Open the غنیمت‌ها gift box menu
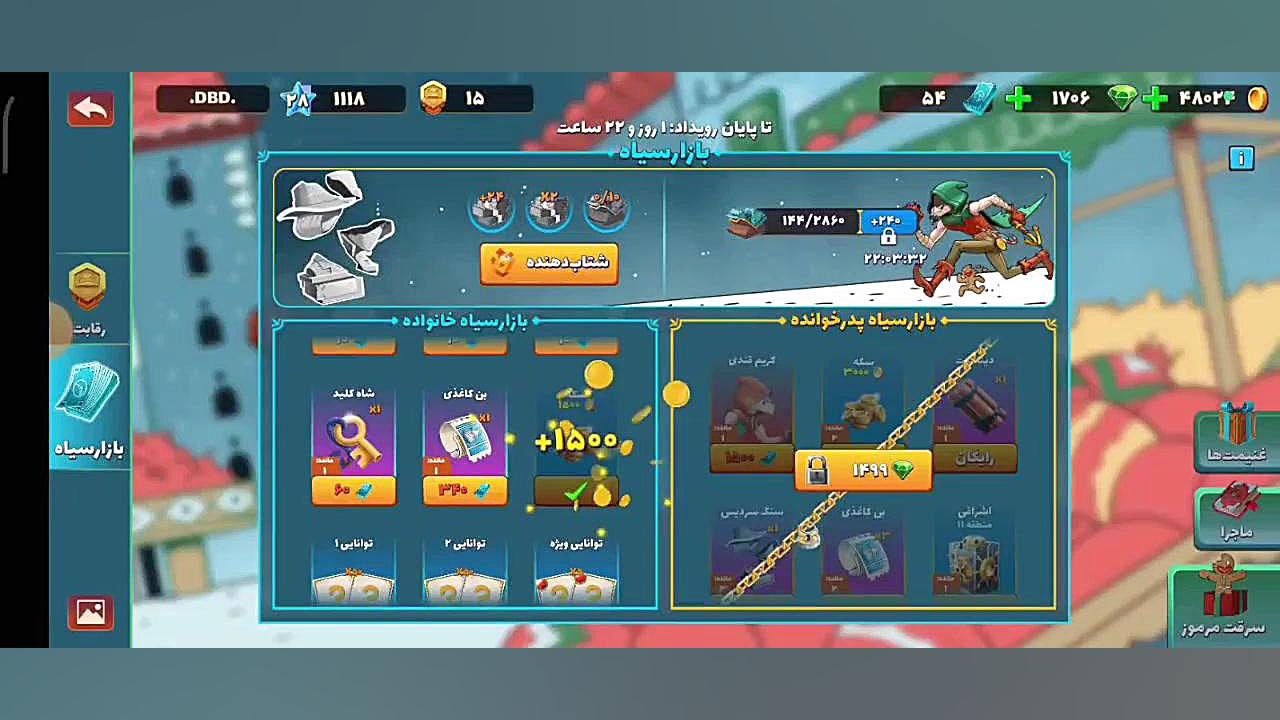1280x720 pixels. point(1238,436)
